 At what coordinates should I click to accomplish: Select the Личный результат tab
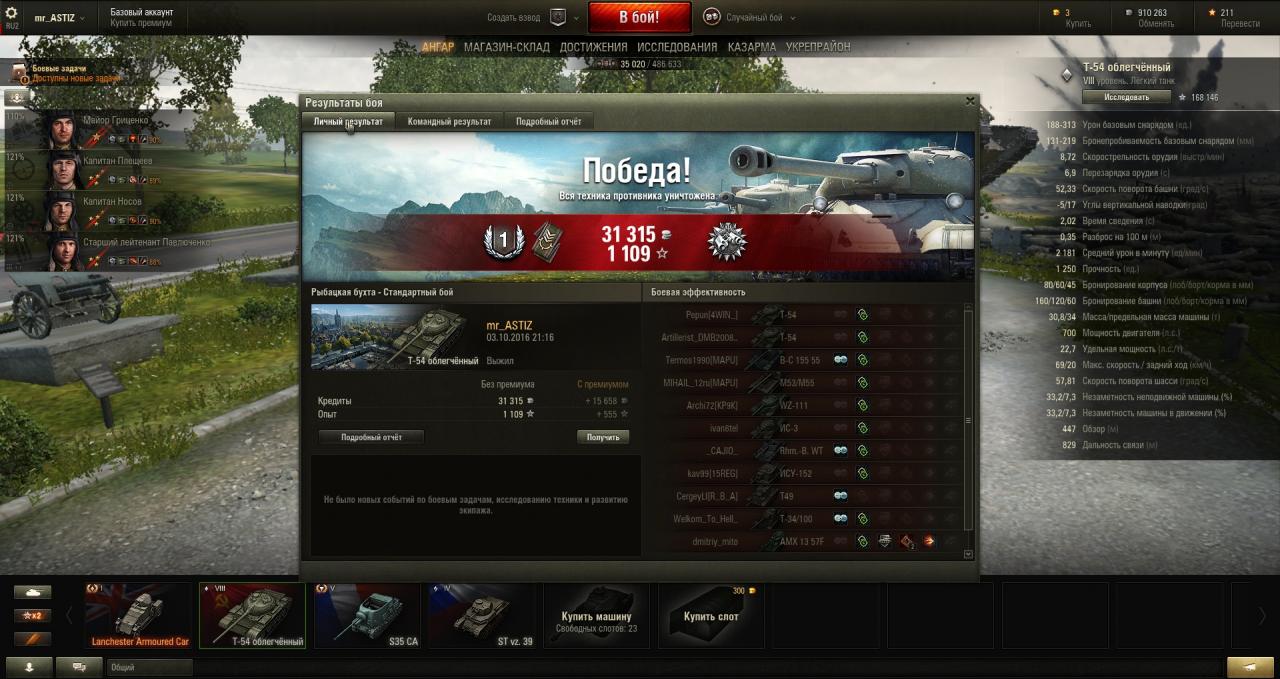347,121
